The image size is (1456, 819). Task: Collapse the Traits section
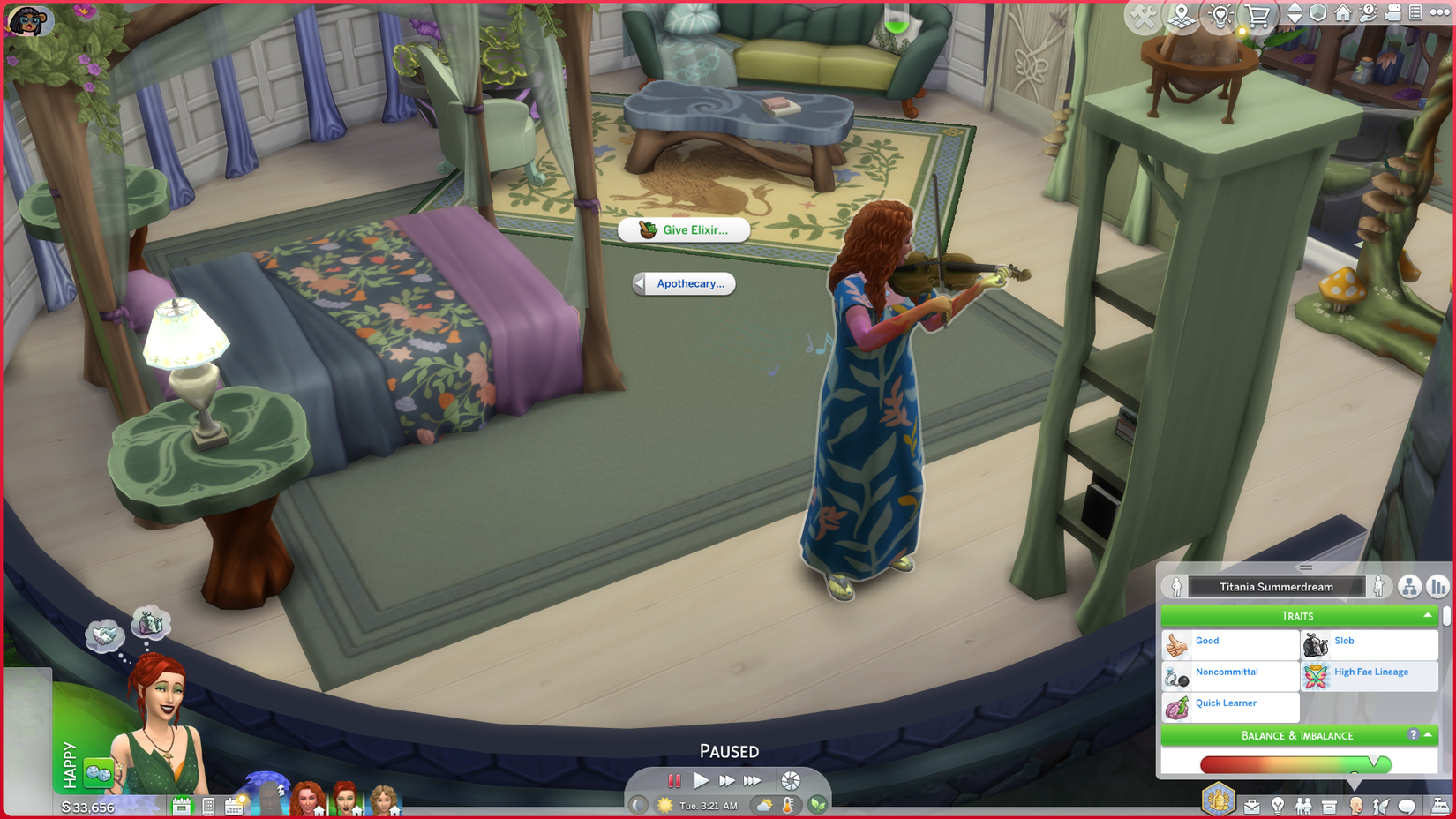click(1428, 615)
